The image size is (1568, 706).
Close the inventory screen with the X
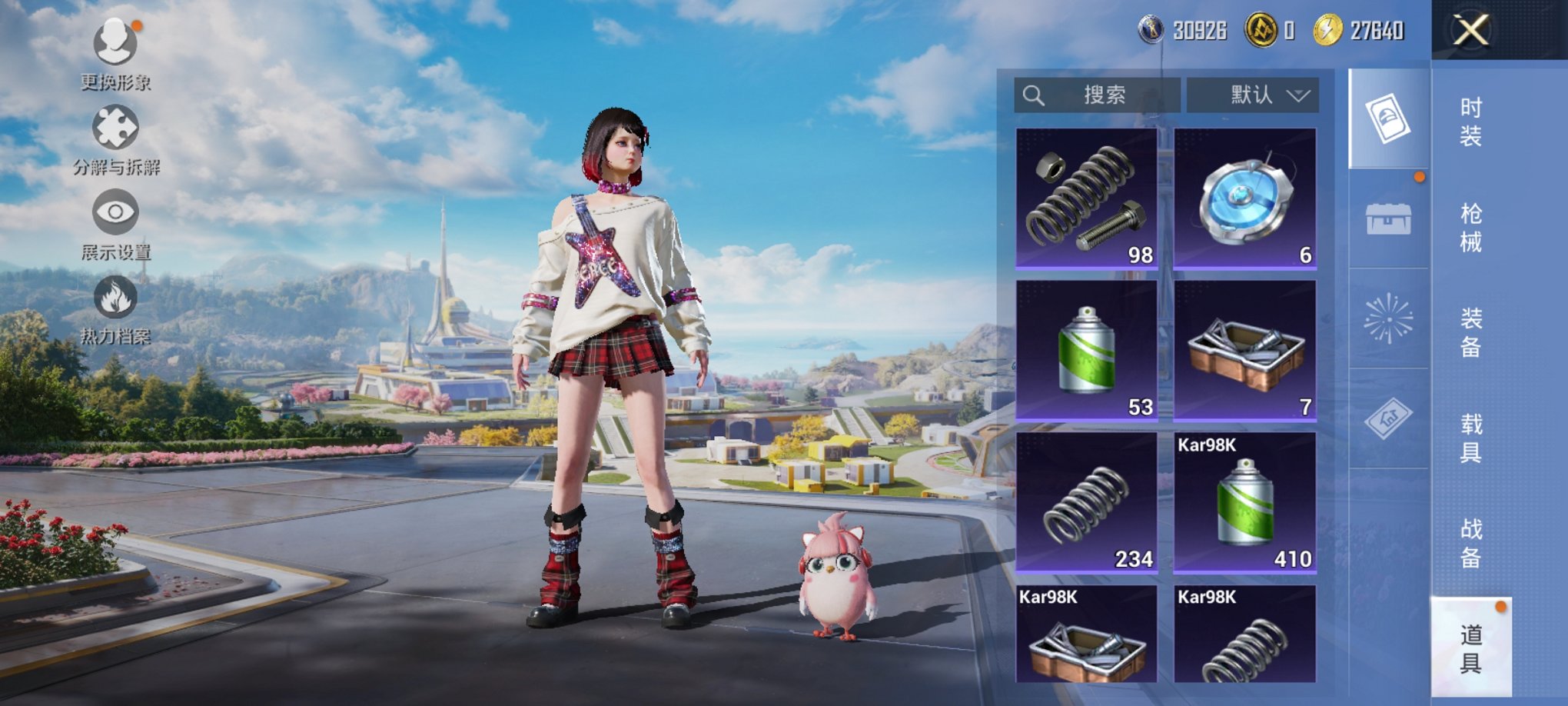pos(1470,31)
